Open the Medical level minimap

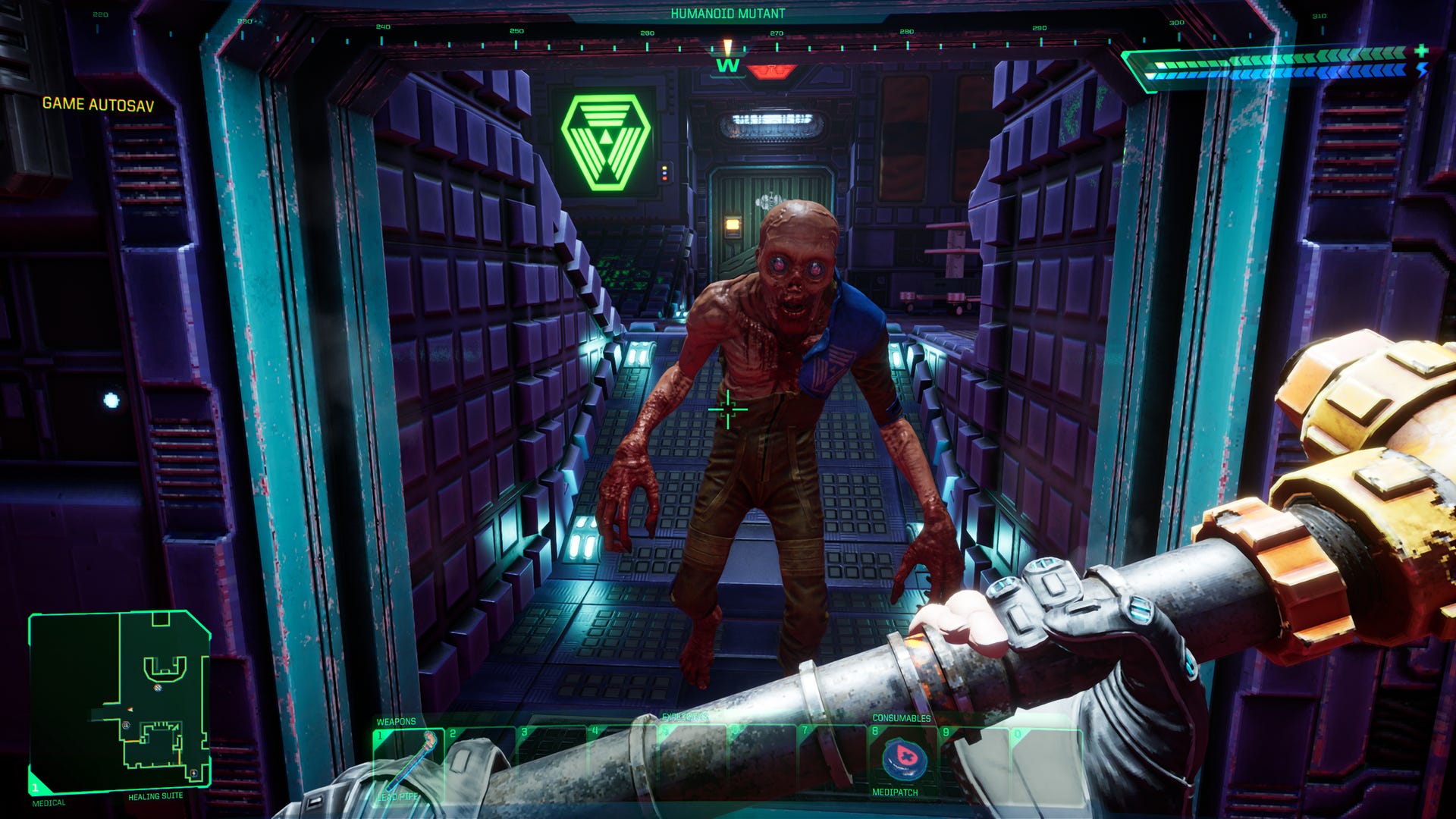(119, 702)
